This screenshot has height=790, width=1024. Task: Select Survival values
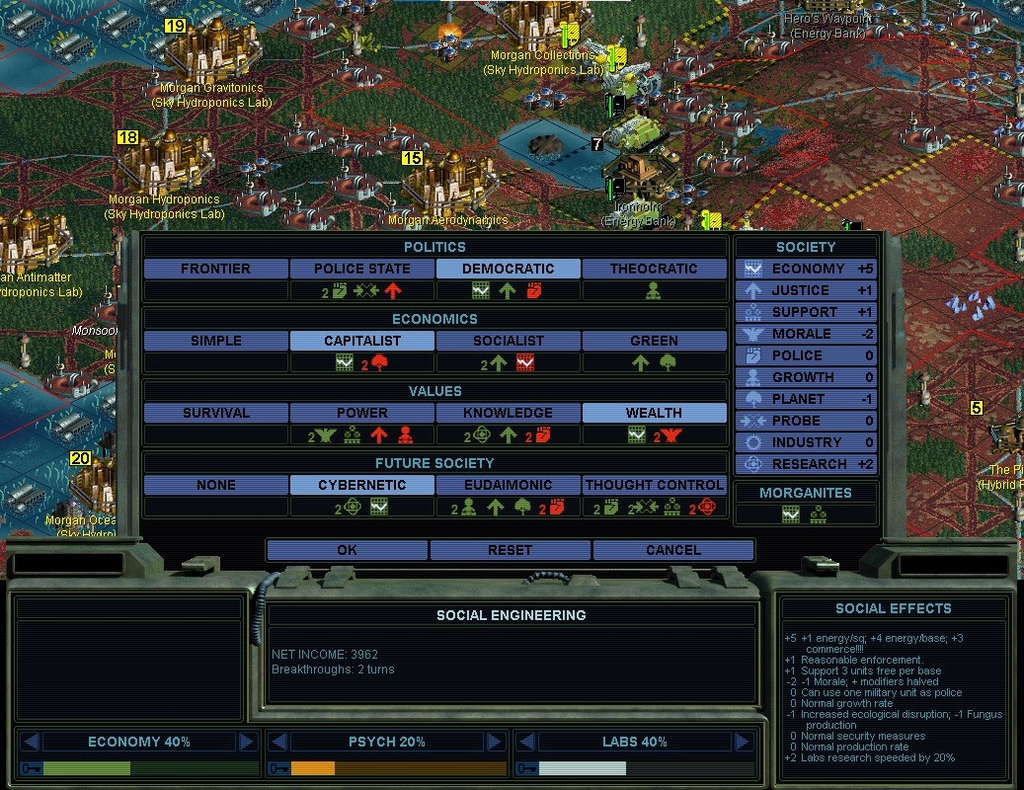[216, 413]
